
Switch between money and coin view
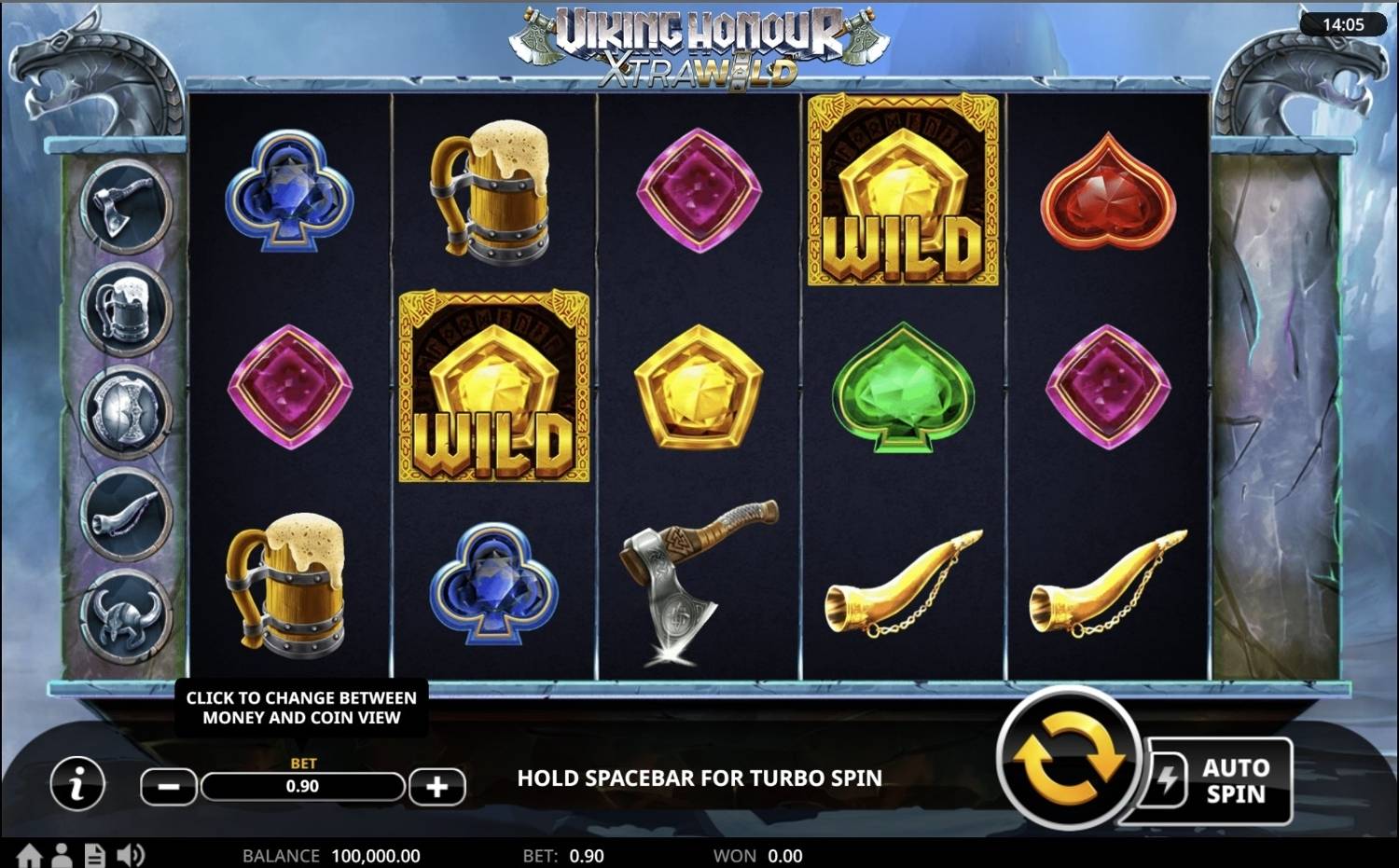[301, 708]
